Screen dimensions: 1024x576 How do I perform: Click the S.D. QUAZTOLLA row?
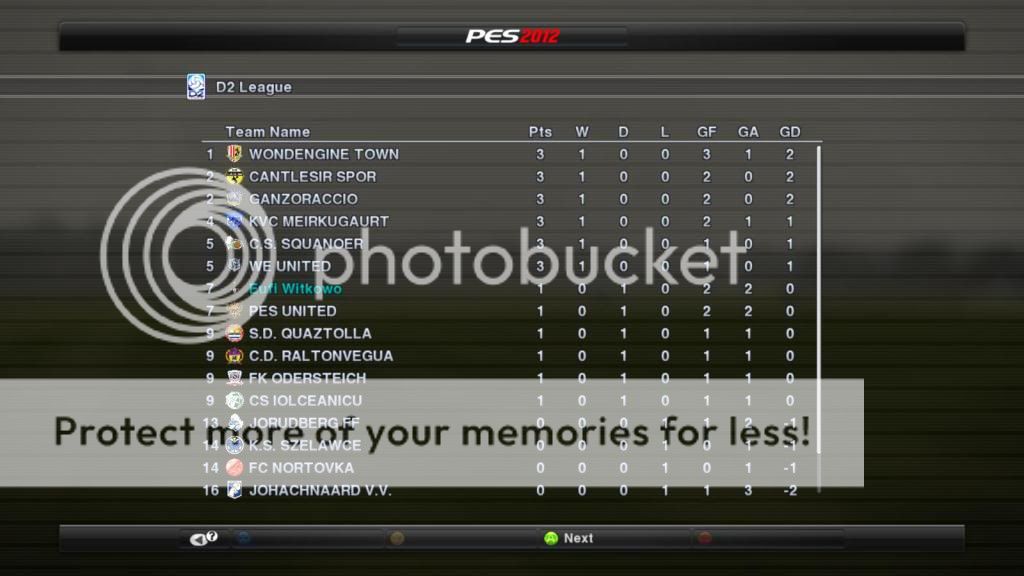[310, 333]
